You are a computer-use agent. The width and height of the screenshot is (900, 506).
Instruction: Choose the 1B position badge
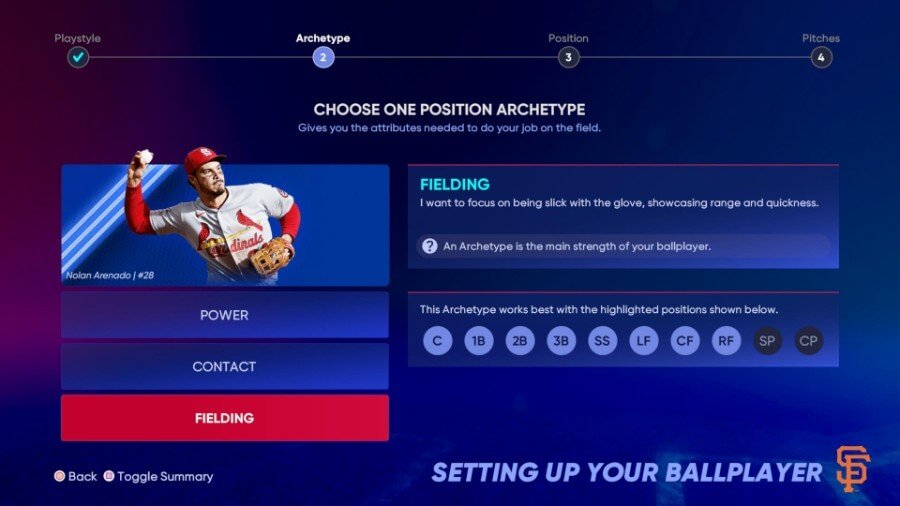tap(479, 341)
